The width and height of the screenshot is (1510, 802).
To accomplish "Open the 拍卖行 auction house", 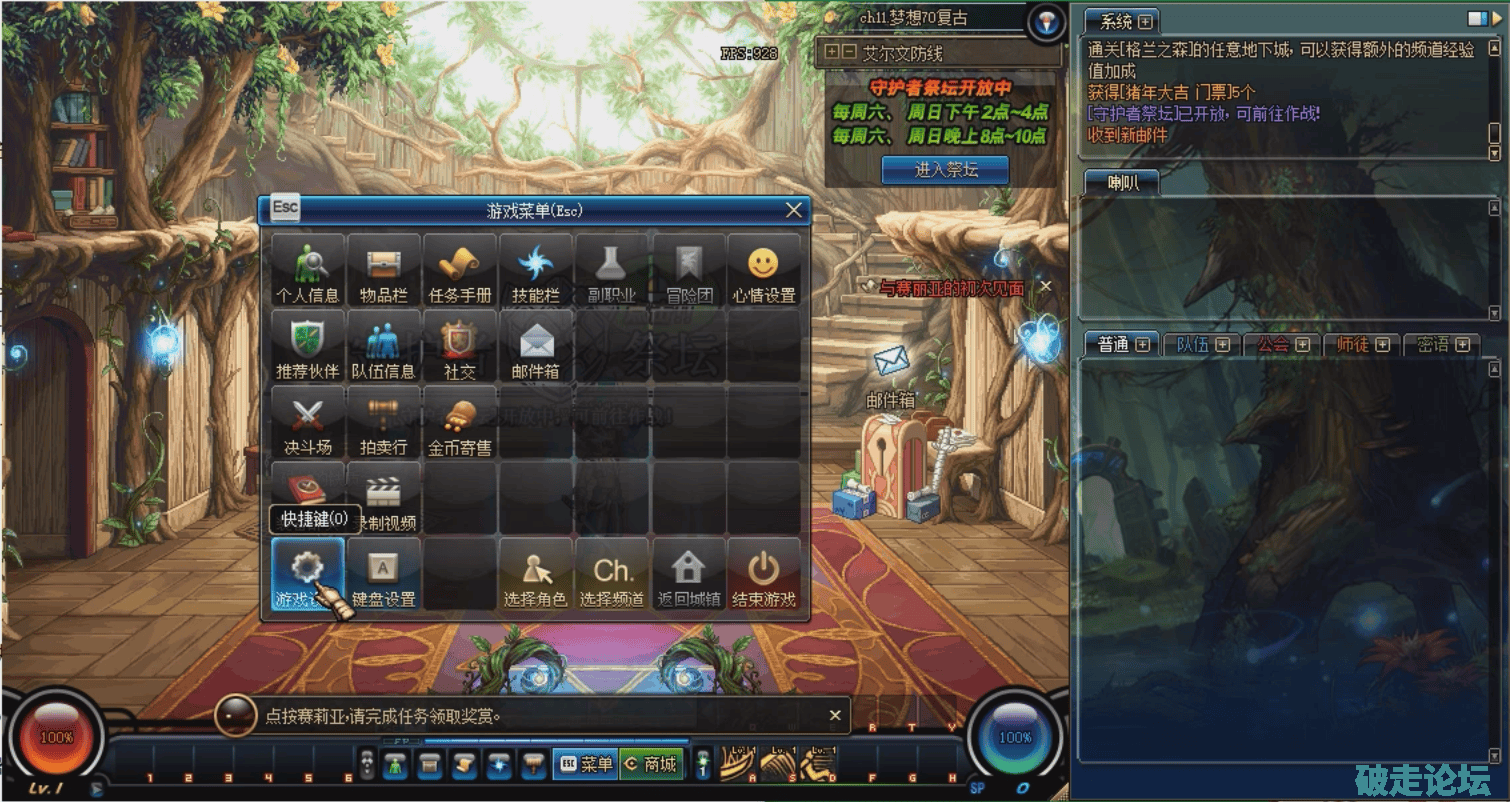I will (384, 422).
